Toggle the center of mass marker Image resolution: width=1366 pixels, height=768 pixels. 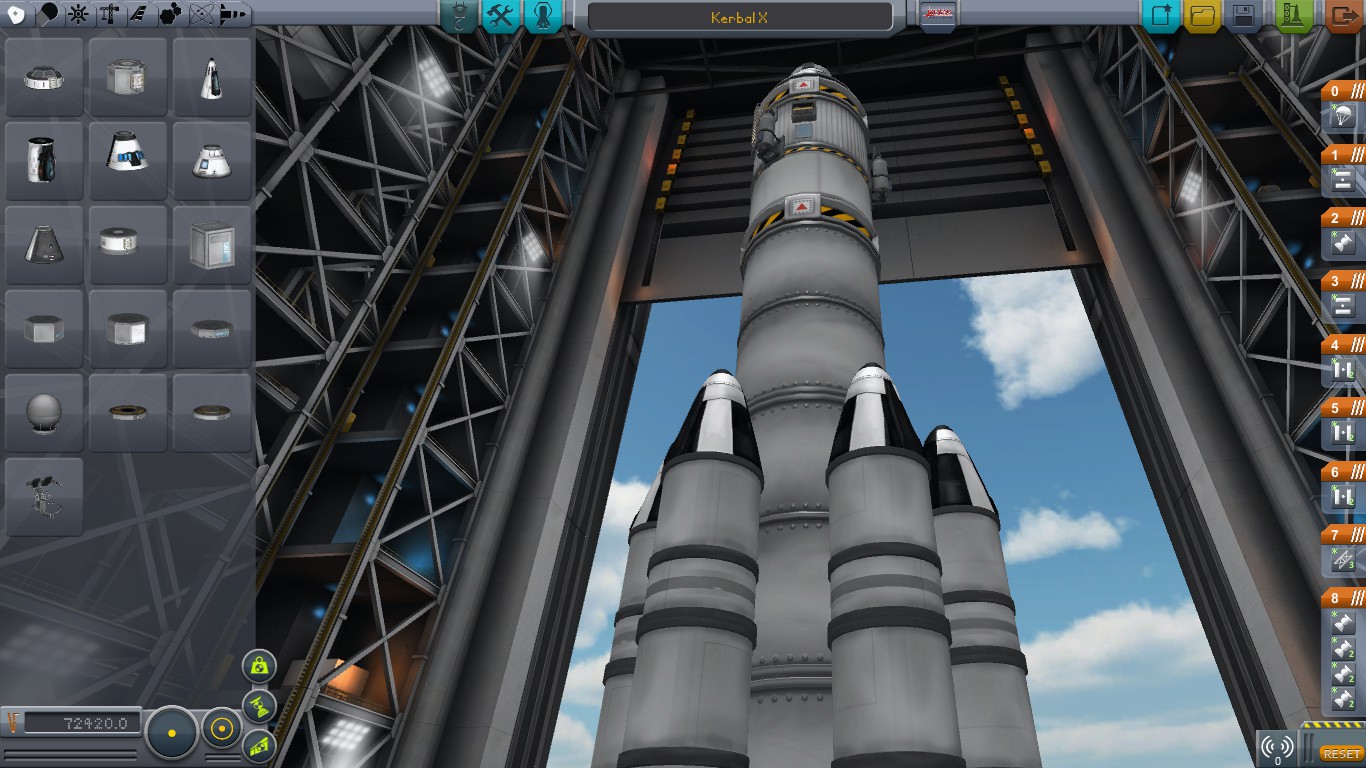(260, 665)
